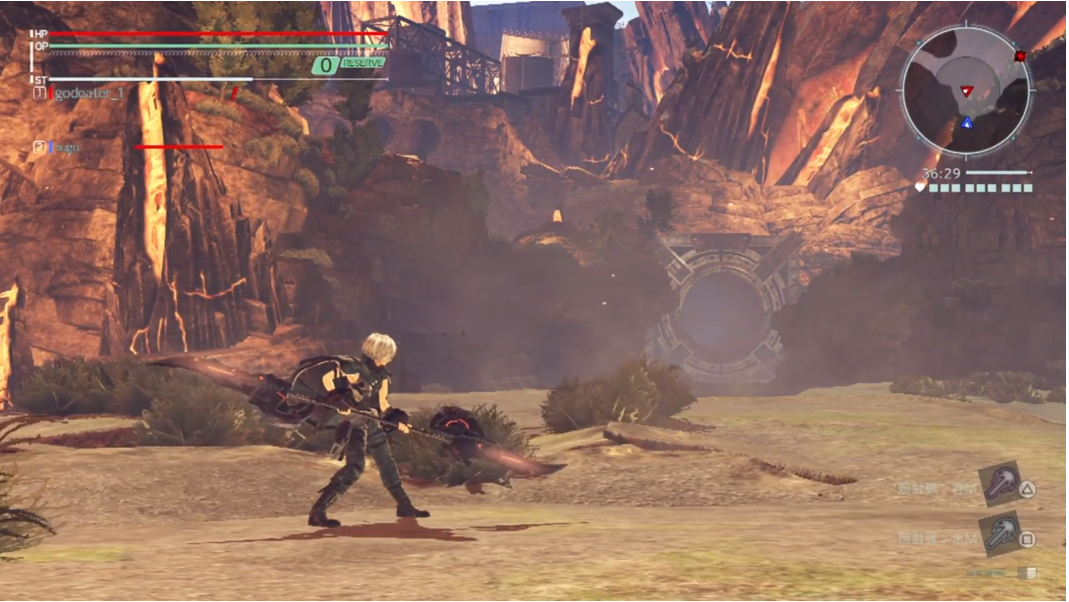
Task: Select the red enemy marker on minimap
Action: [966, 91]
